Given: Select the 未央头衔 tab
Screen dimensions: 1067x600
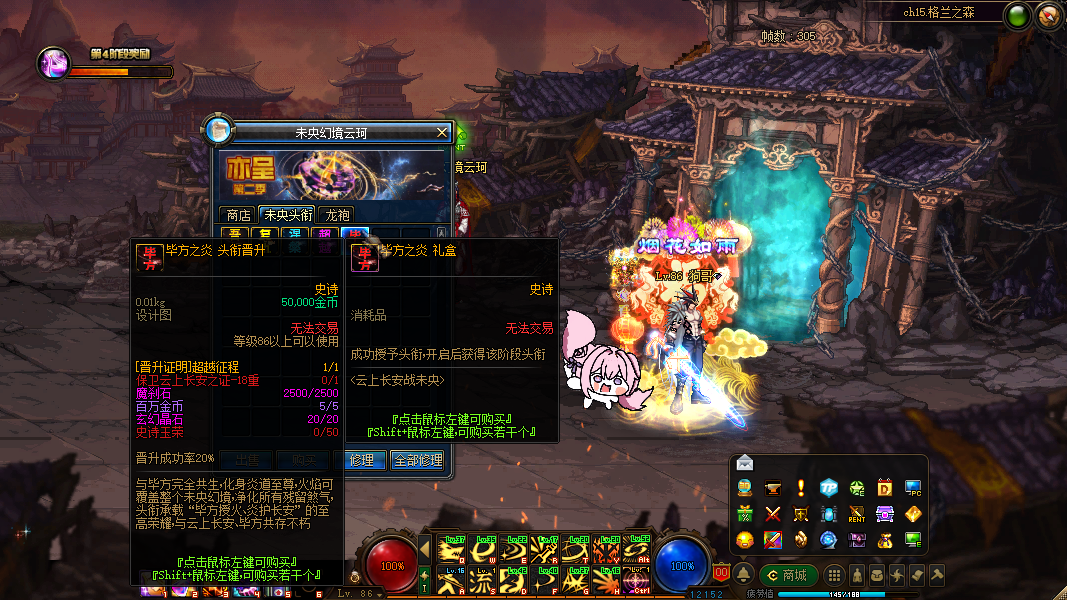Looking at the screenshot, I should pyautogui.click(x=288, y=214).
